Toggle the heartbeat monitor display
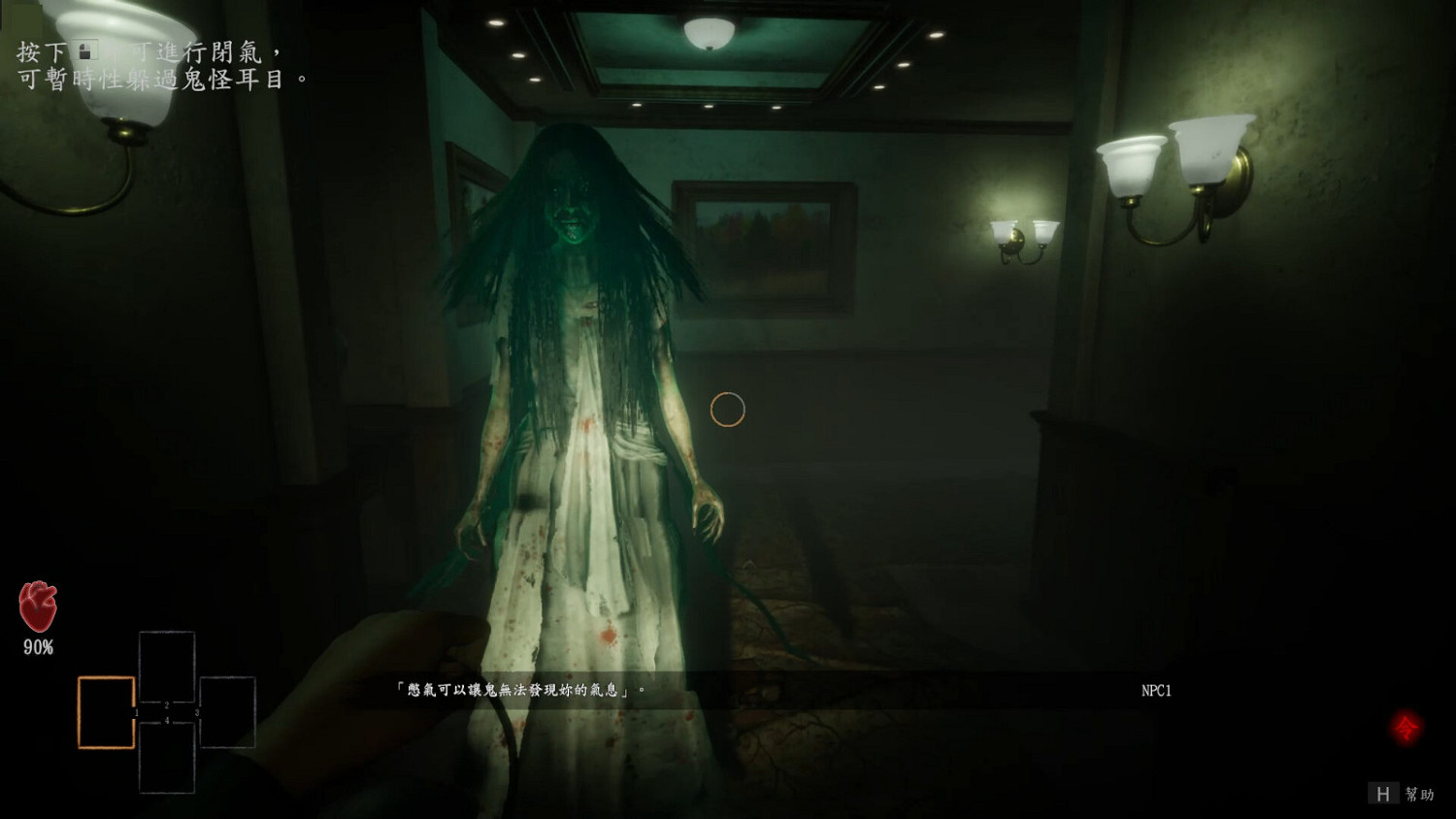 (x=37, y=608)
